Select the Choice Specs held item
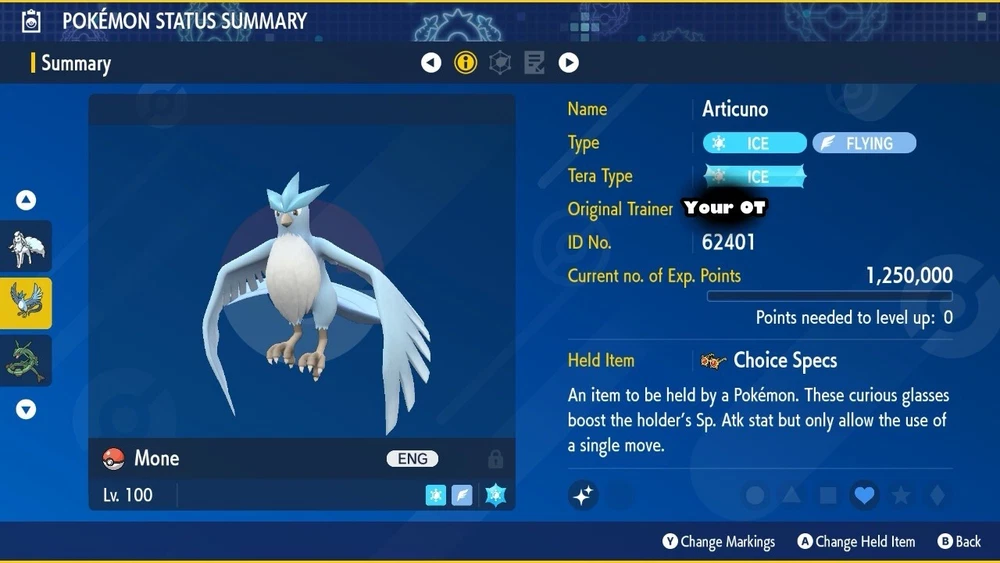Image resolution: width=1000 pixels, height=563 pixels. pyautogui.click(x=784, y=360)
